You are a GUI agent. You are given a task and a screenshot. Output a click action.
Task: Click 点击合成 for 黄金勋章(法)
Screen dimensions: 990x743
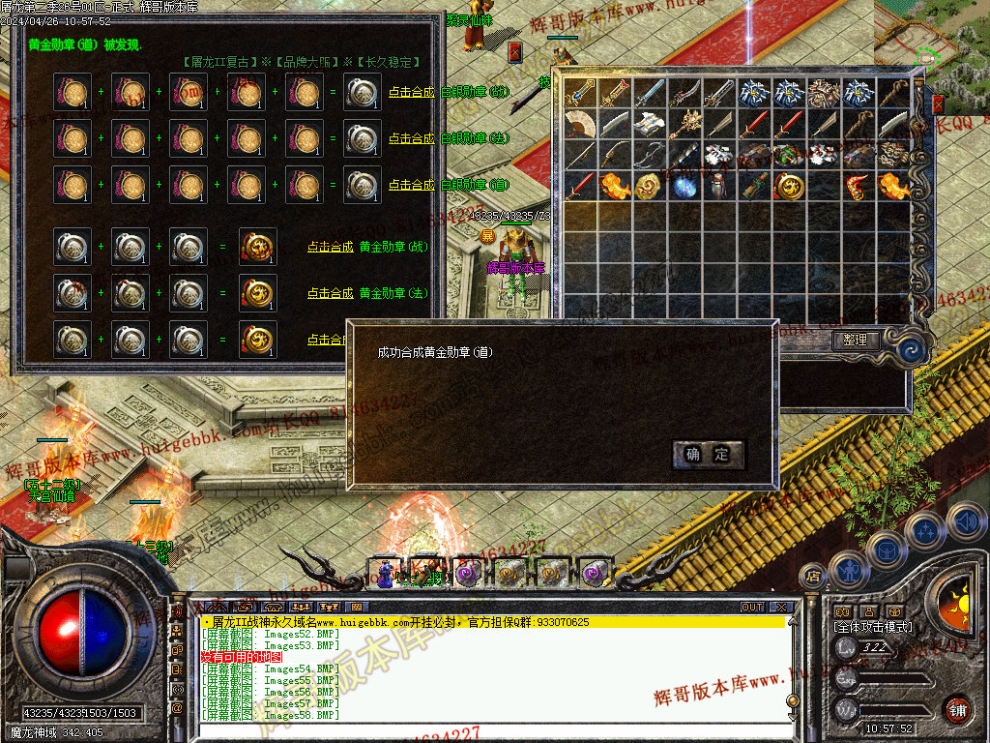[x=329, y=293]
